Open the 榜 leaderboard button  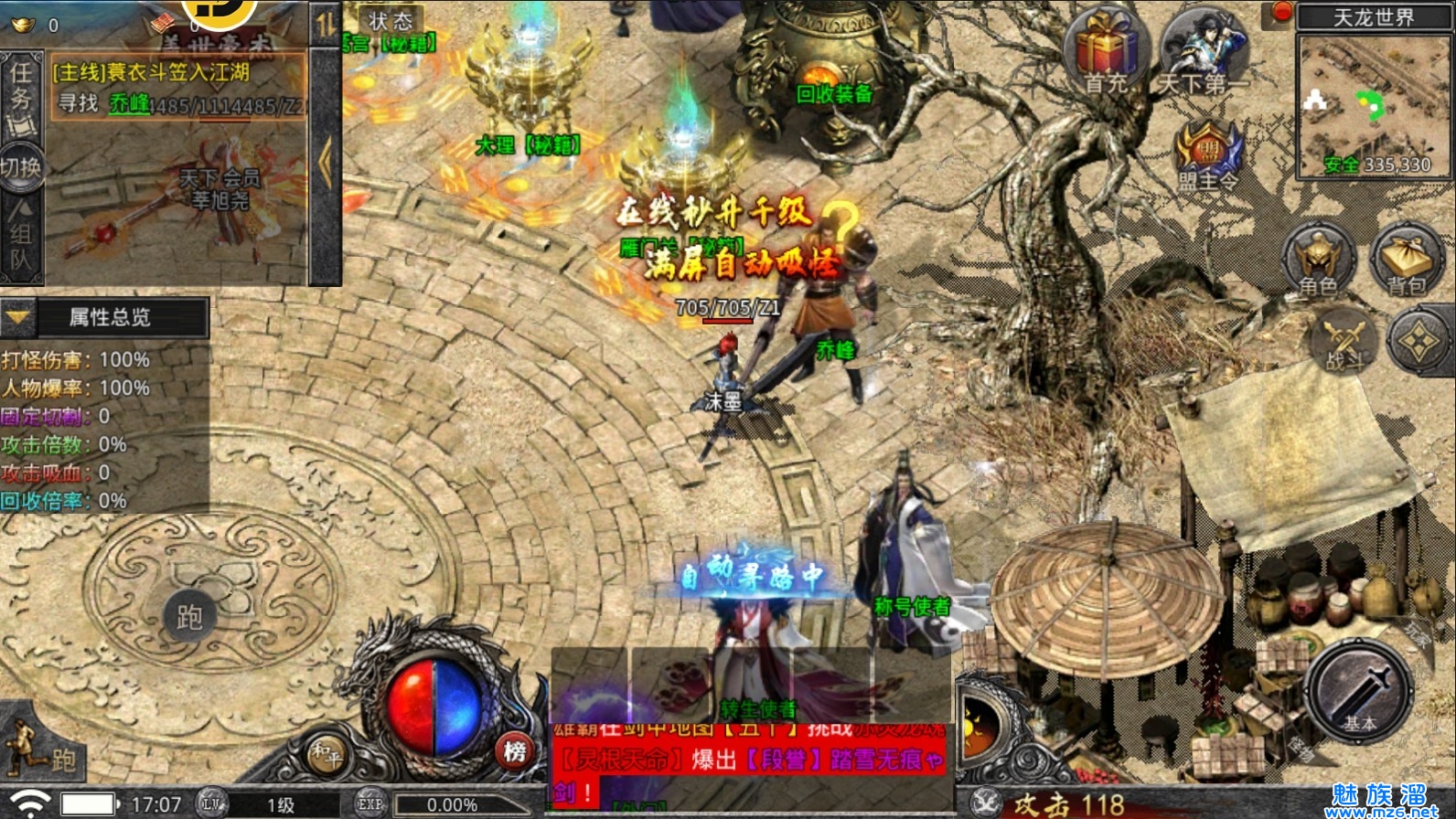point(515,751)
